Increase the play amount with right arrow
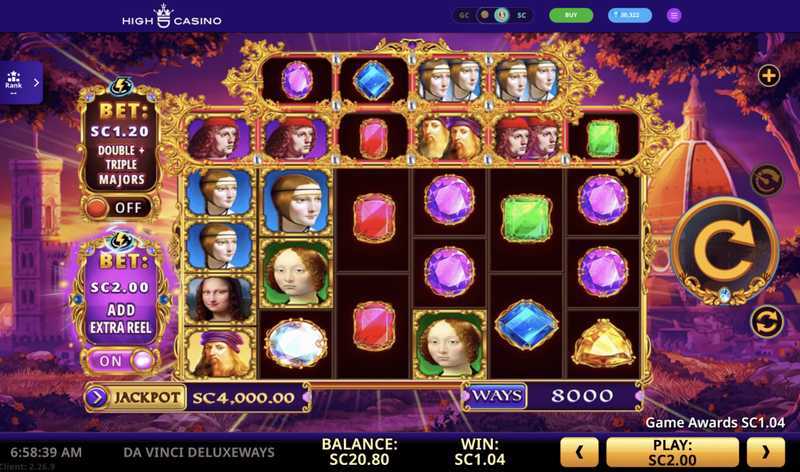 pos(768,452)
